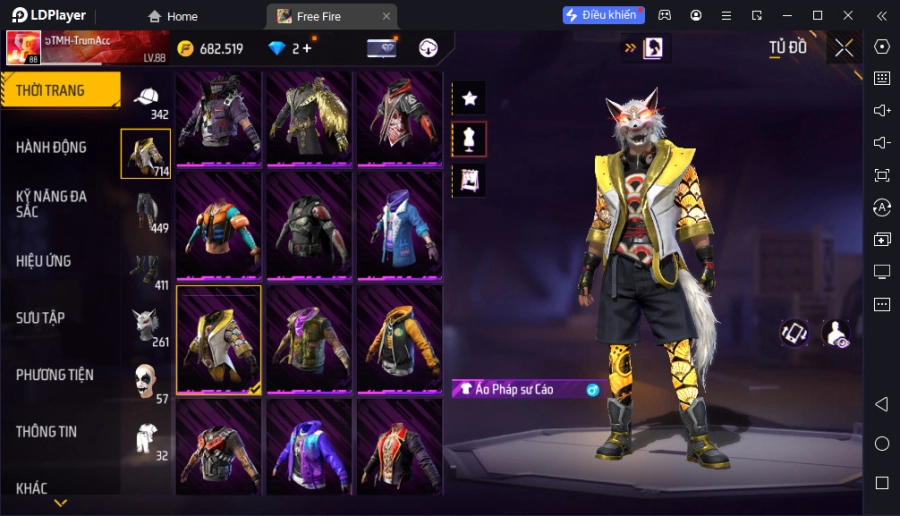Show the THÔNG TIN category
Screen dimensions: 900x516
[47, 432]
